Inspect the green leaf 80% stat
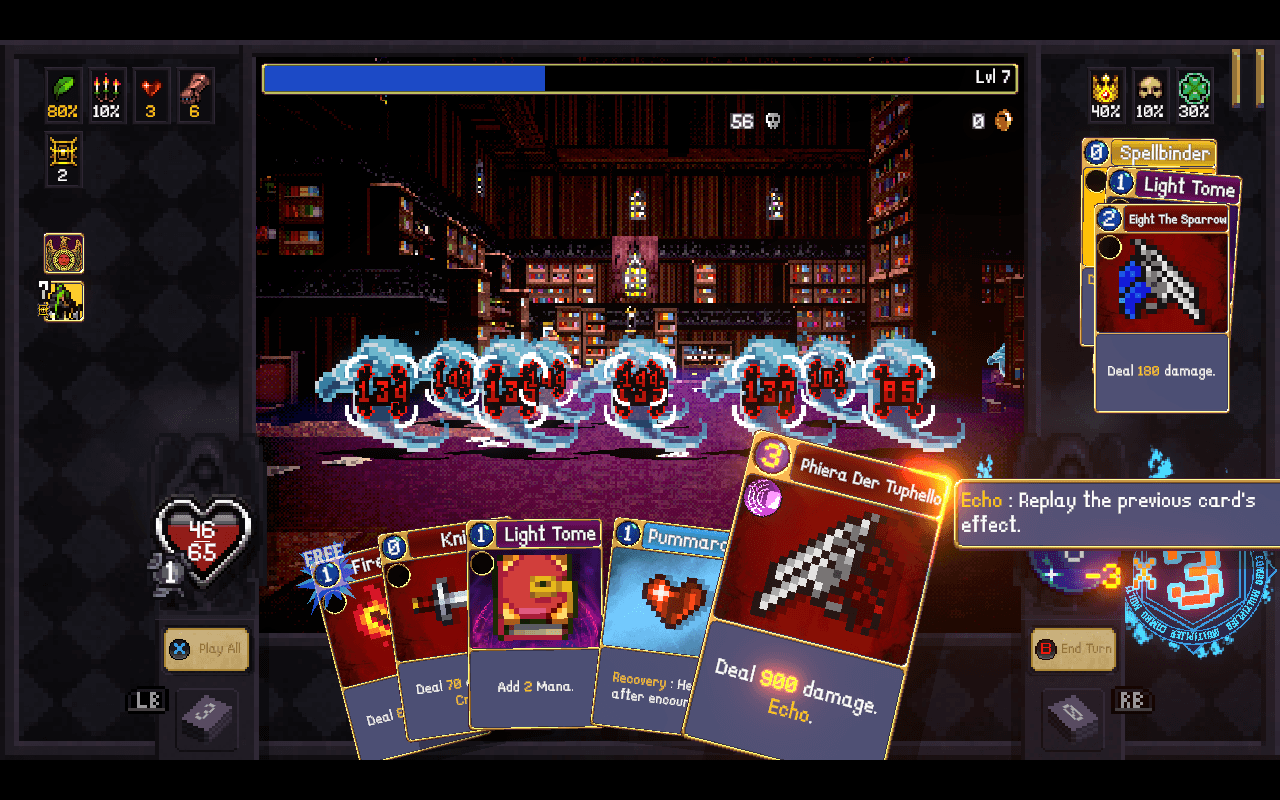 pyautogui.click(x=62, y=95)
